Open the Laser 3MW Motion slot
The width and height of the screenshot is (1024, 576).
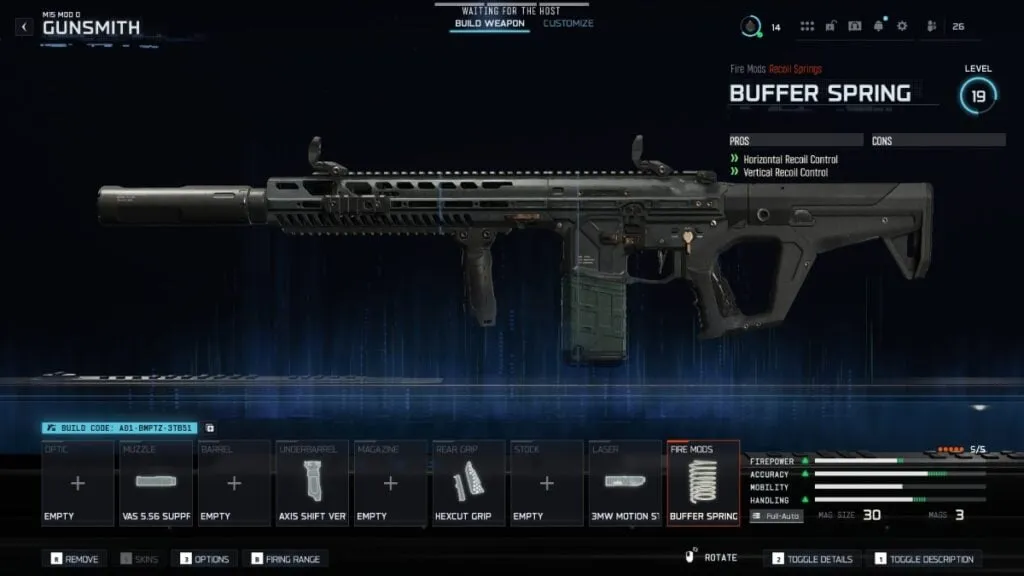pos(625,483)
